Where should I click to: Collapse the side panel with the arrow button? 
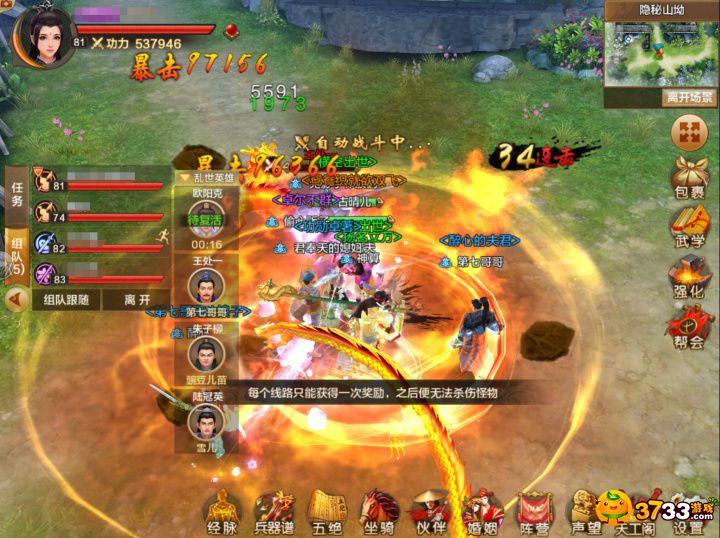tap(15, 299)
